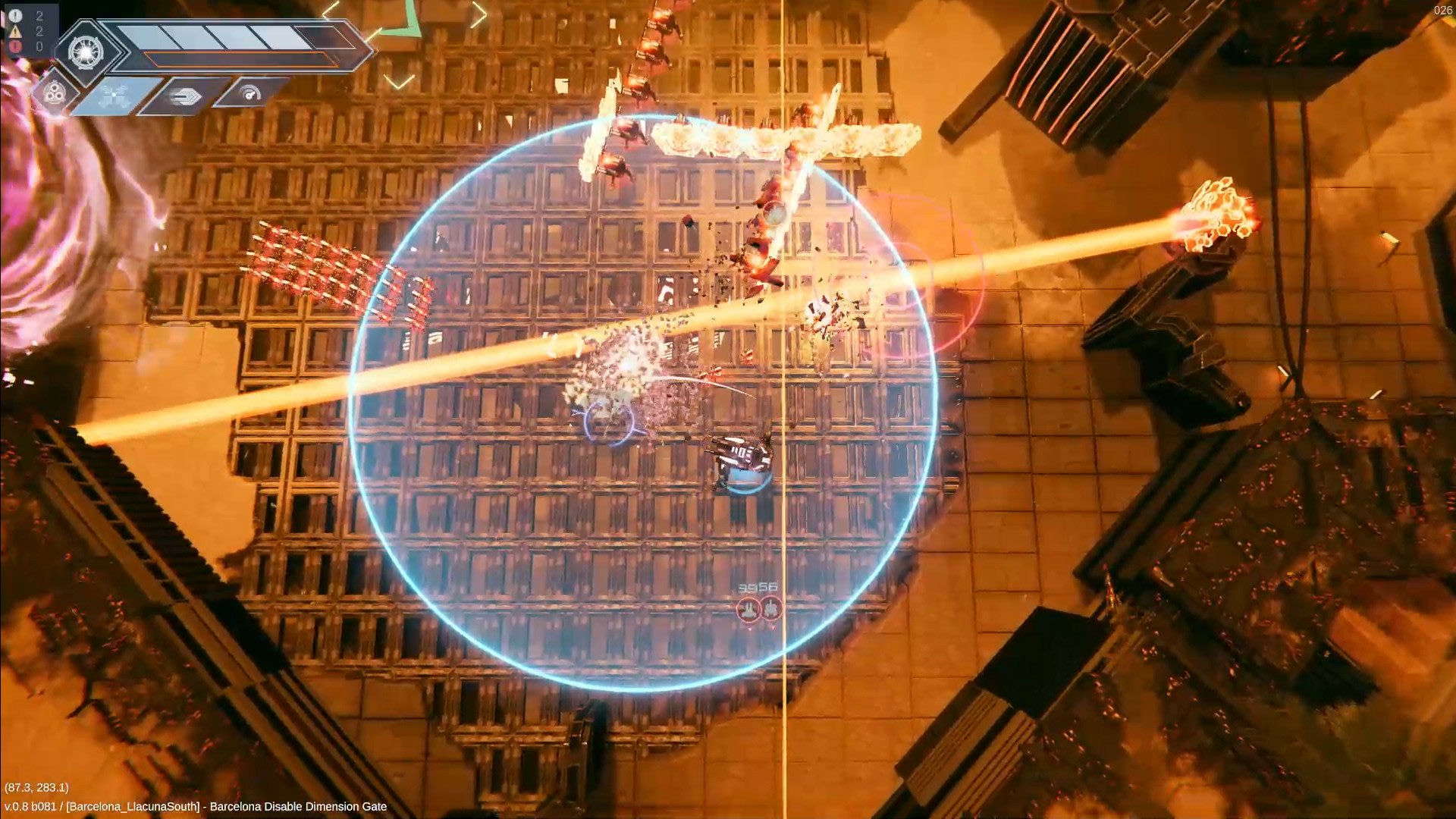Screen dimensions: 1456x819
Task: Select the left red enemy unit marker
Action: [x=748, y=608]
